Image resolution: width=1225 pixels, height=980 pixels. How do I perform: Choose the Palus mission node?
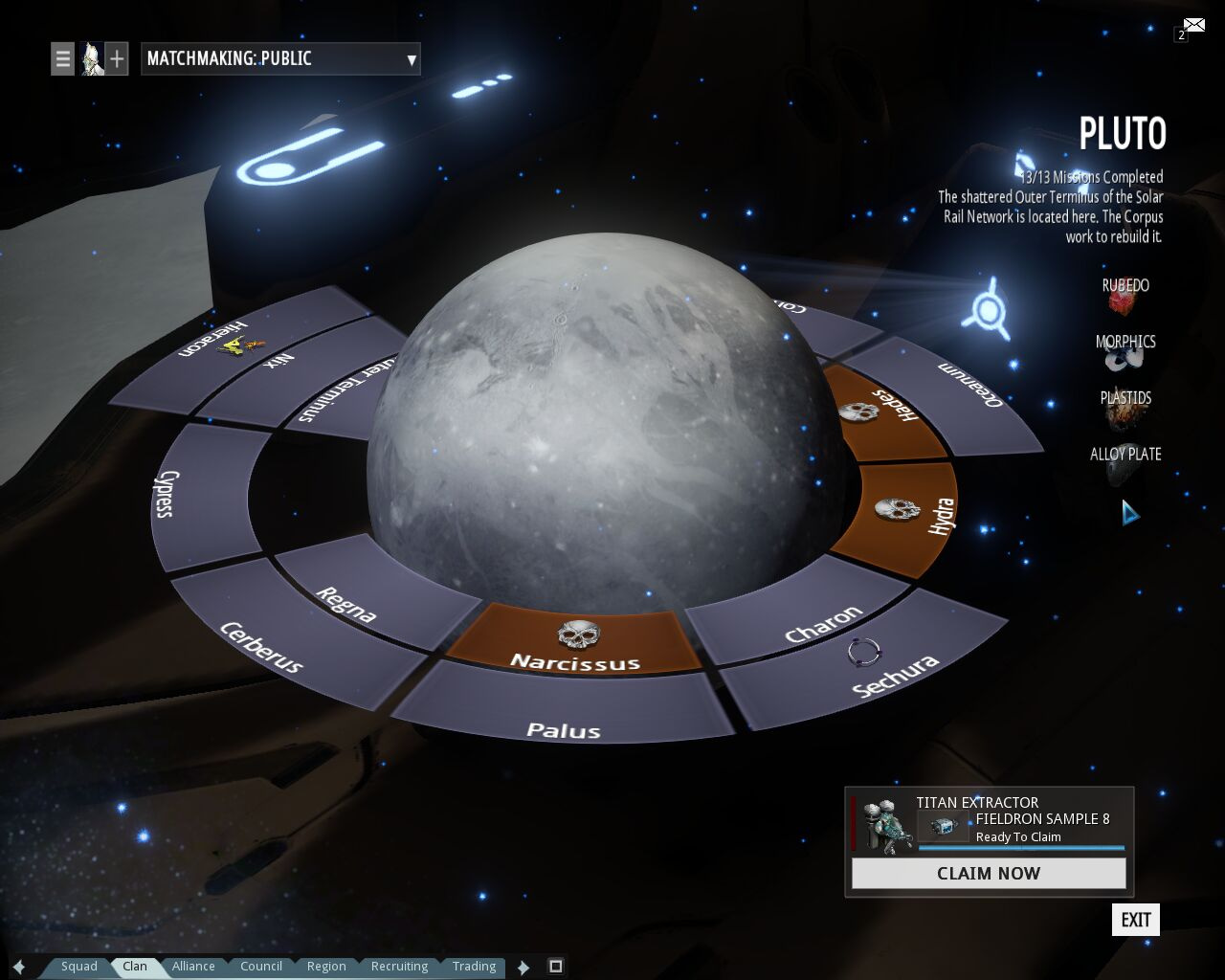[x=564, y=714]
